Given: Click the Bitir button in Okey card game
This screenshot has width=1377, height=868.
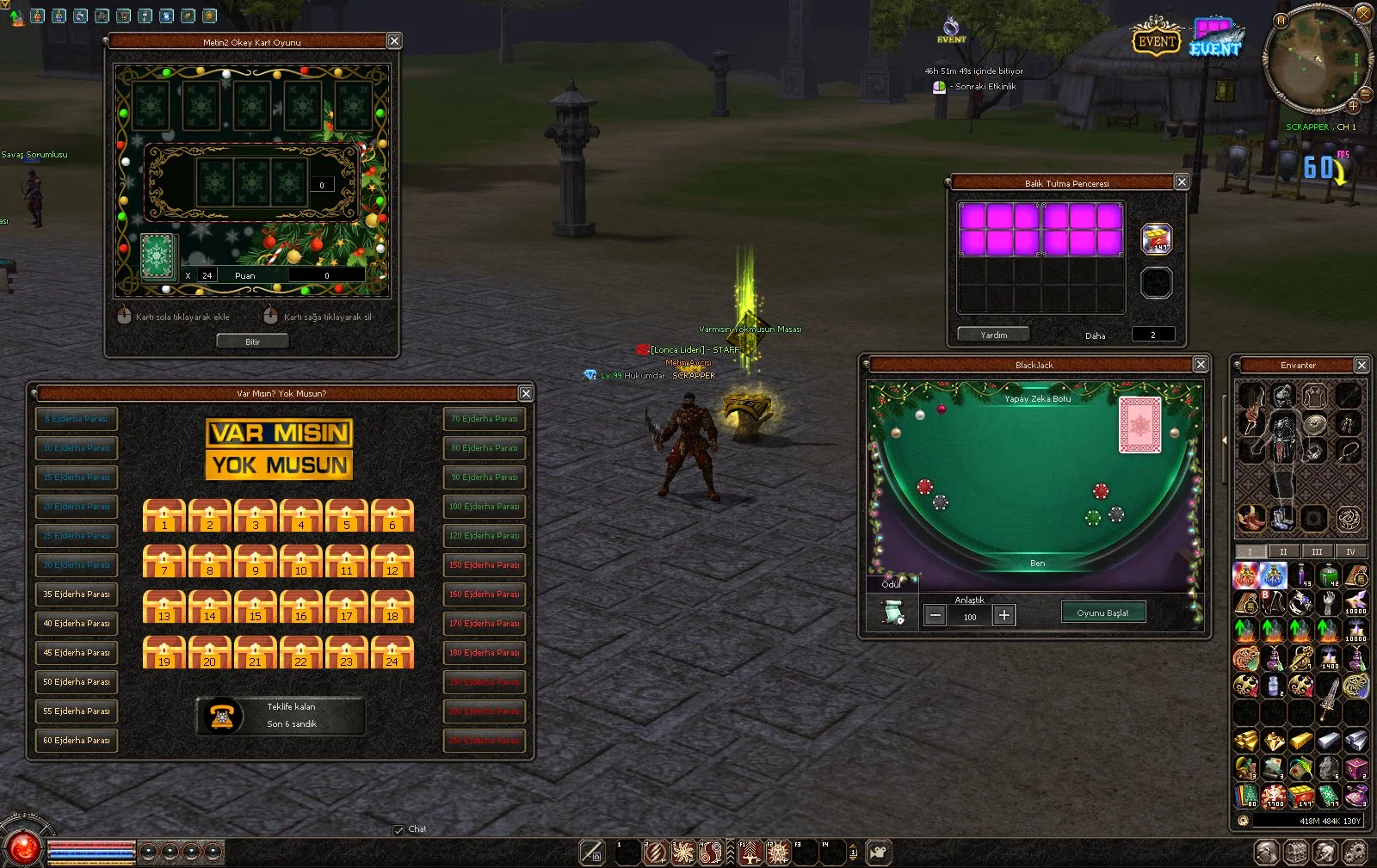Looking at the screenshot, I should pyautogui.click(x=252, y=342).
